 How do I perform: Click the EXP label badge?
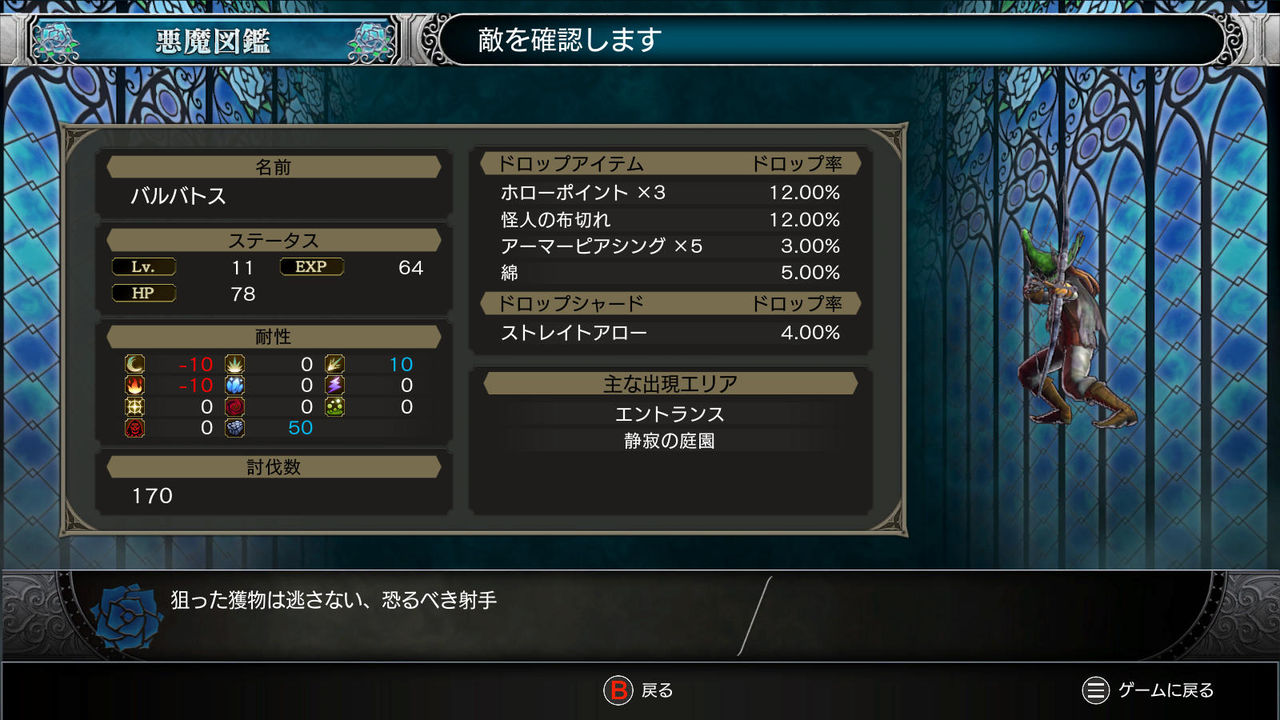[311, 267]
